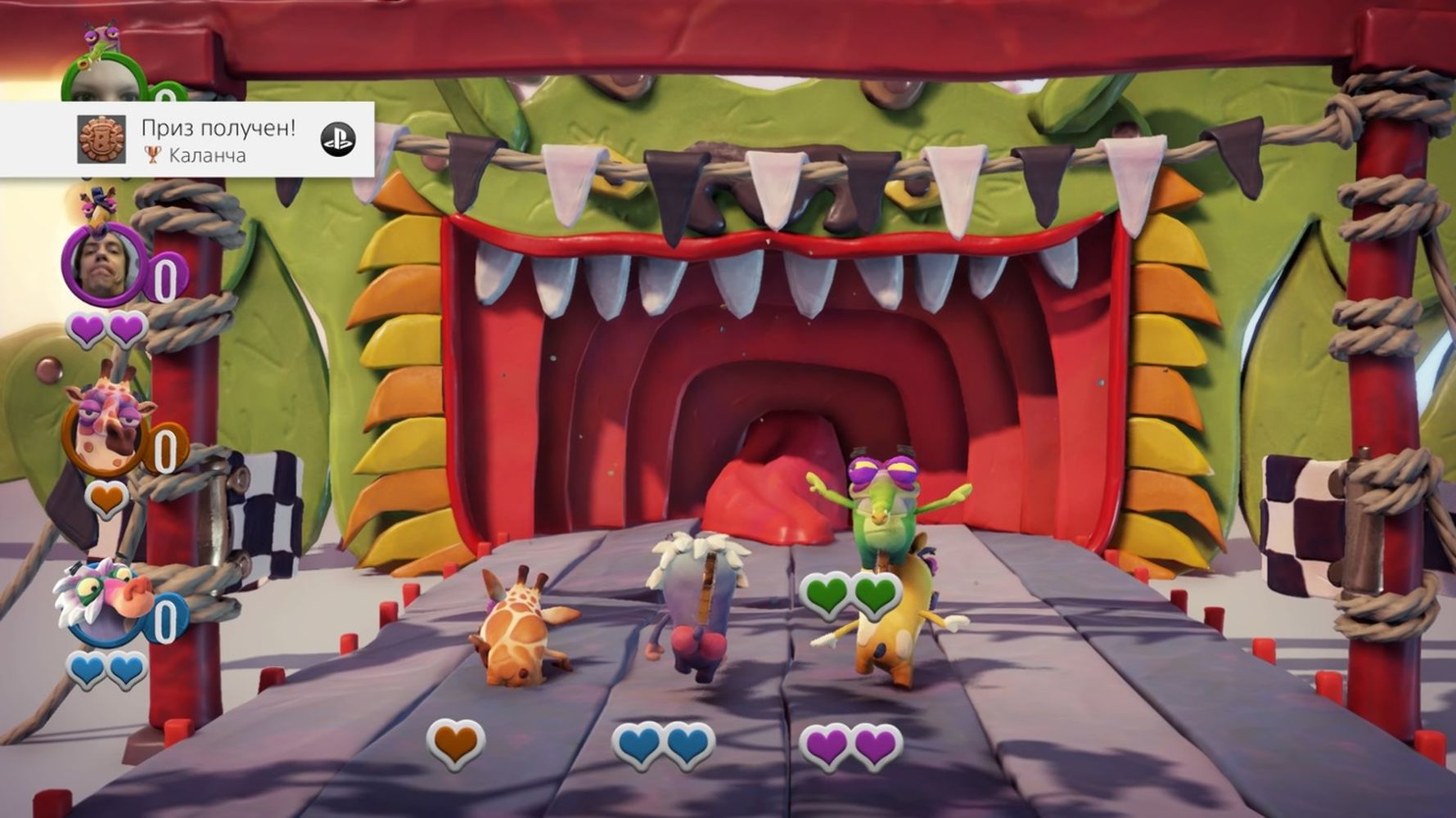The width and height of the screenshot is (1456, 818).
Task: Open the "Приз получен!" trophy notification
Action: [218, 139]
